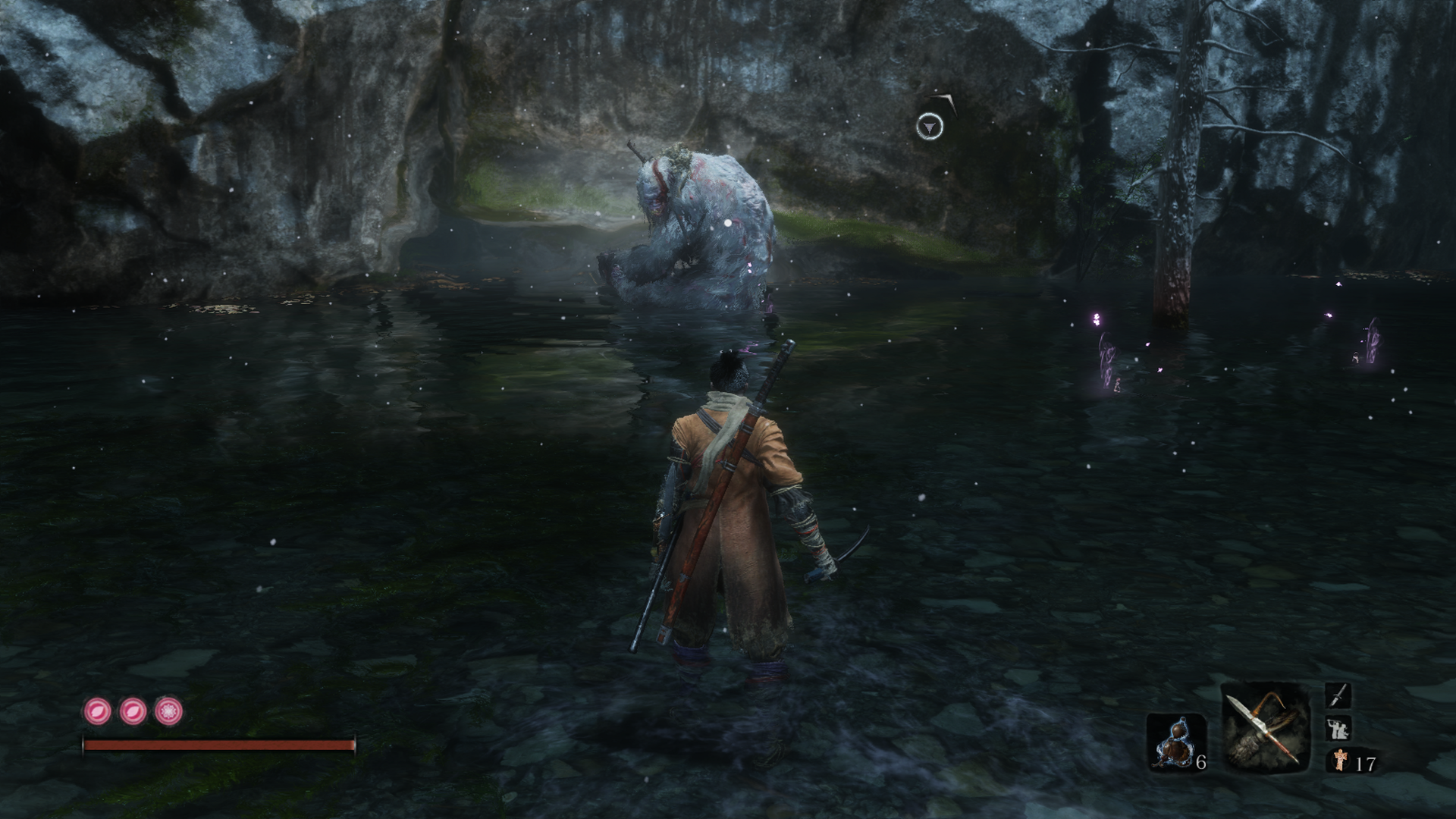Activate the Loaded Spear prosthetic tool

(x=1265, y=727)
